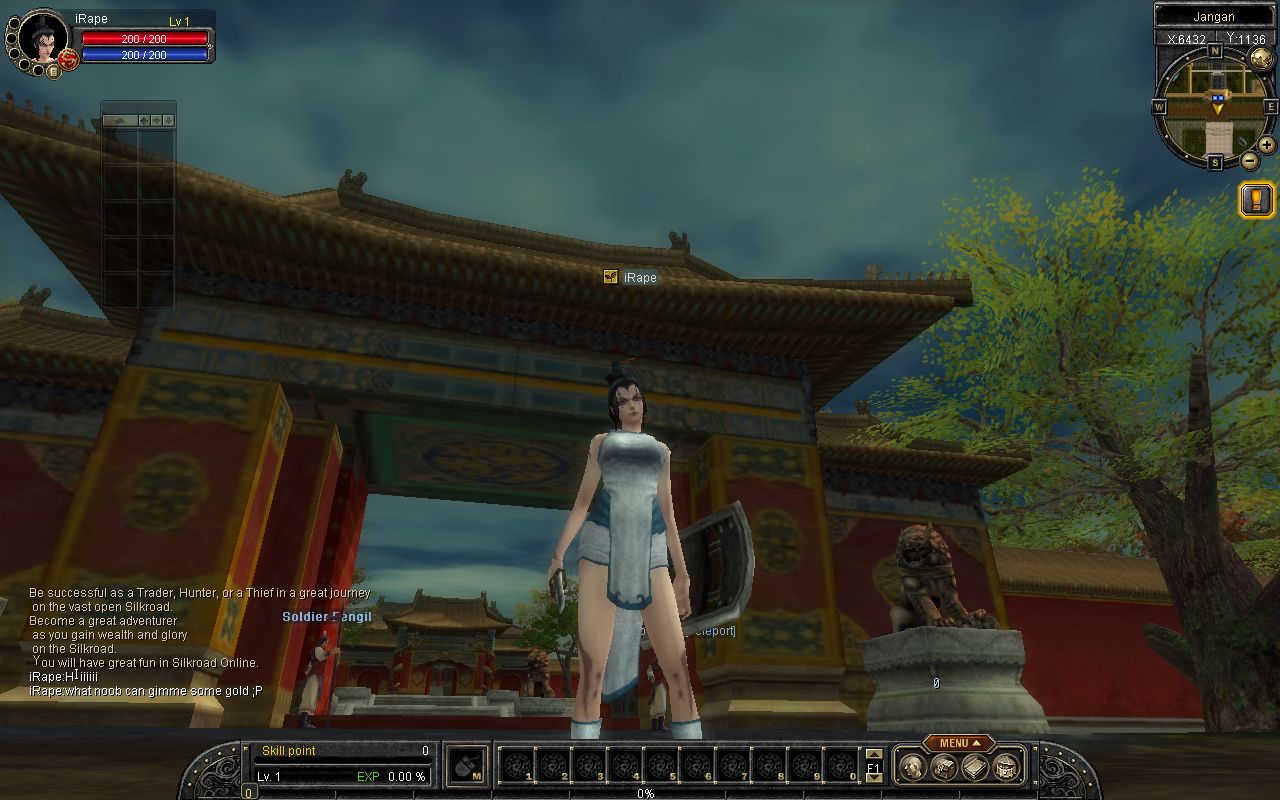Open the treasure chest icon in the menu bar

point(943,767)
